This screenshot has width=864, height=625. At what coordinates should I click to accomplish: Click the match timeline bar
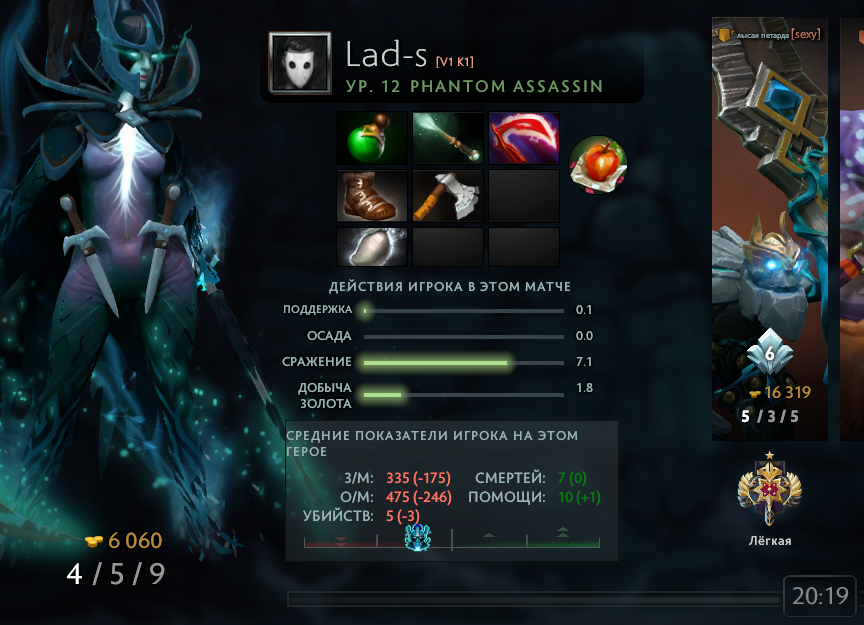pos(533,599)
